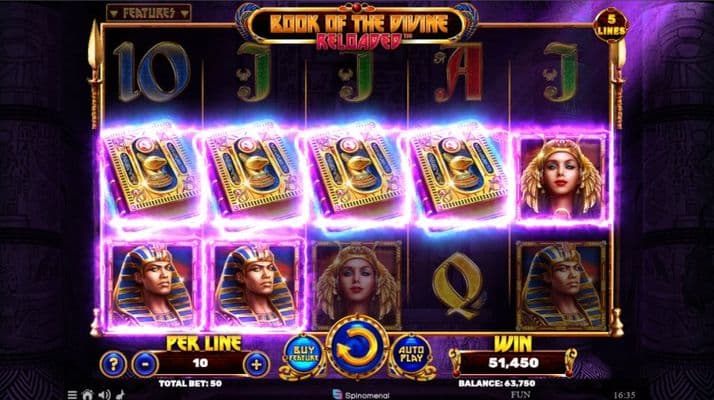The image size is (714, 400).
Task: Go to the home icon
Action: tap(87, 393)
